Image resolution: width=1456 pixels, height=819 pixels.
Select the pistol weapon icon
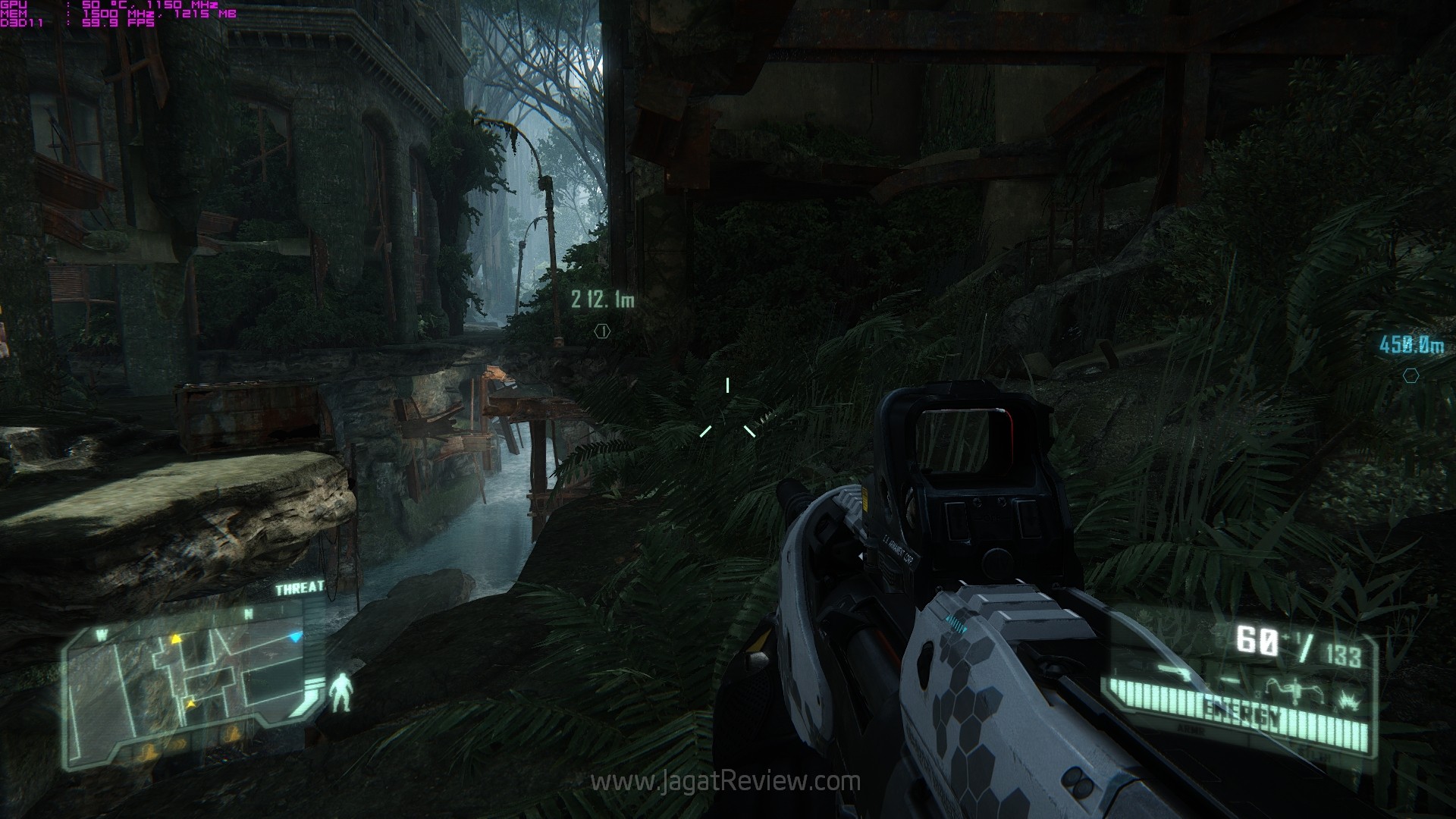point(1175,670)
